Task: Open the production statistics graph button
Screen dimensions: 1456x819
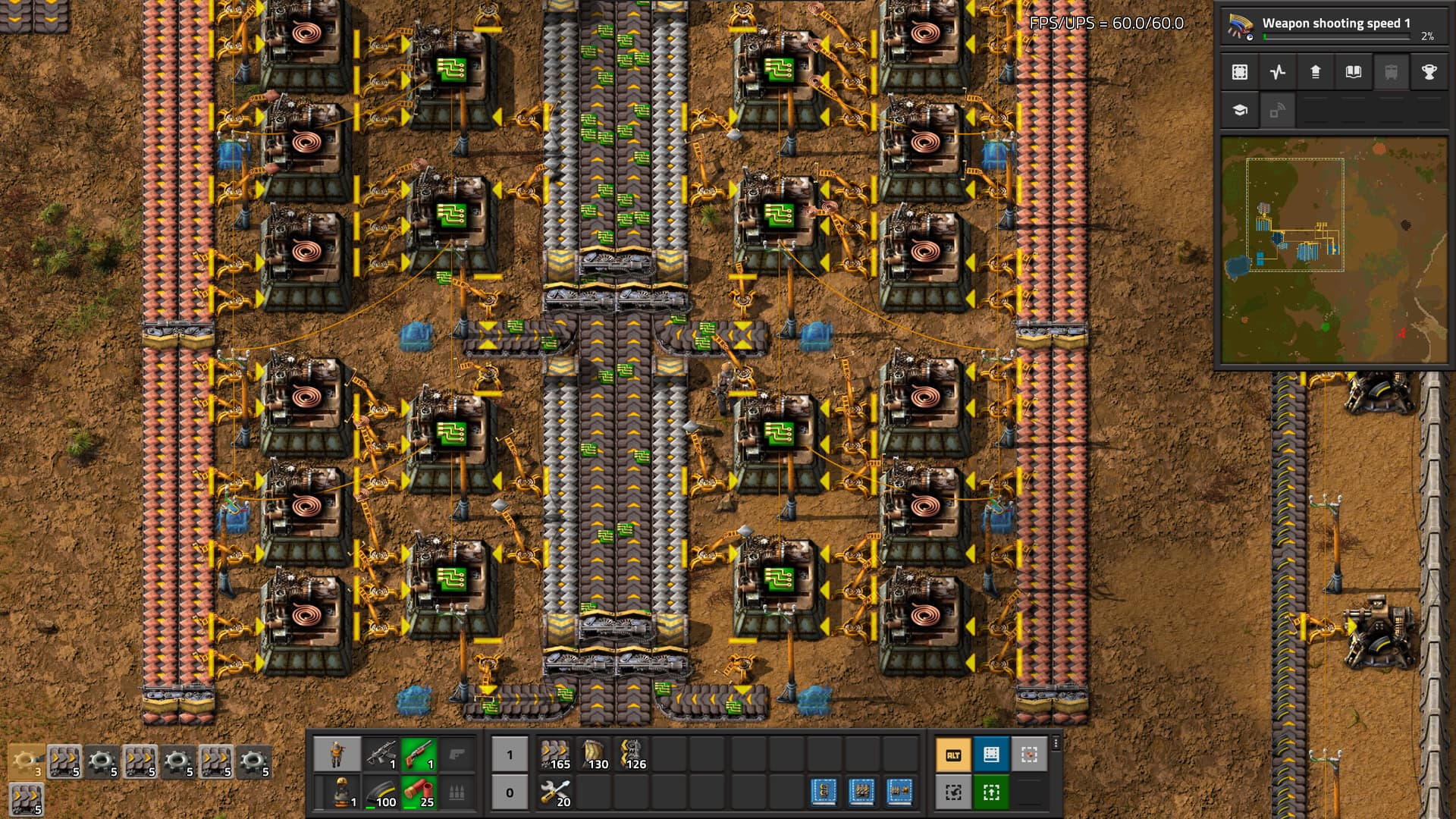Action: (1278, 72)
